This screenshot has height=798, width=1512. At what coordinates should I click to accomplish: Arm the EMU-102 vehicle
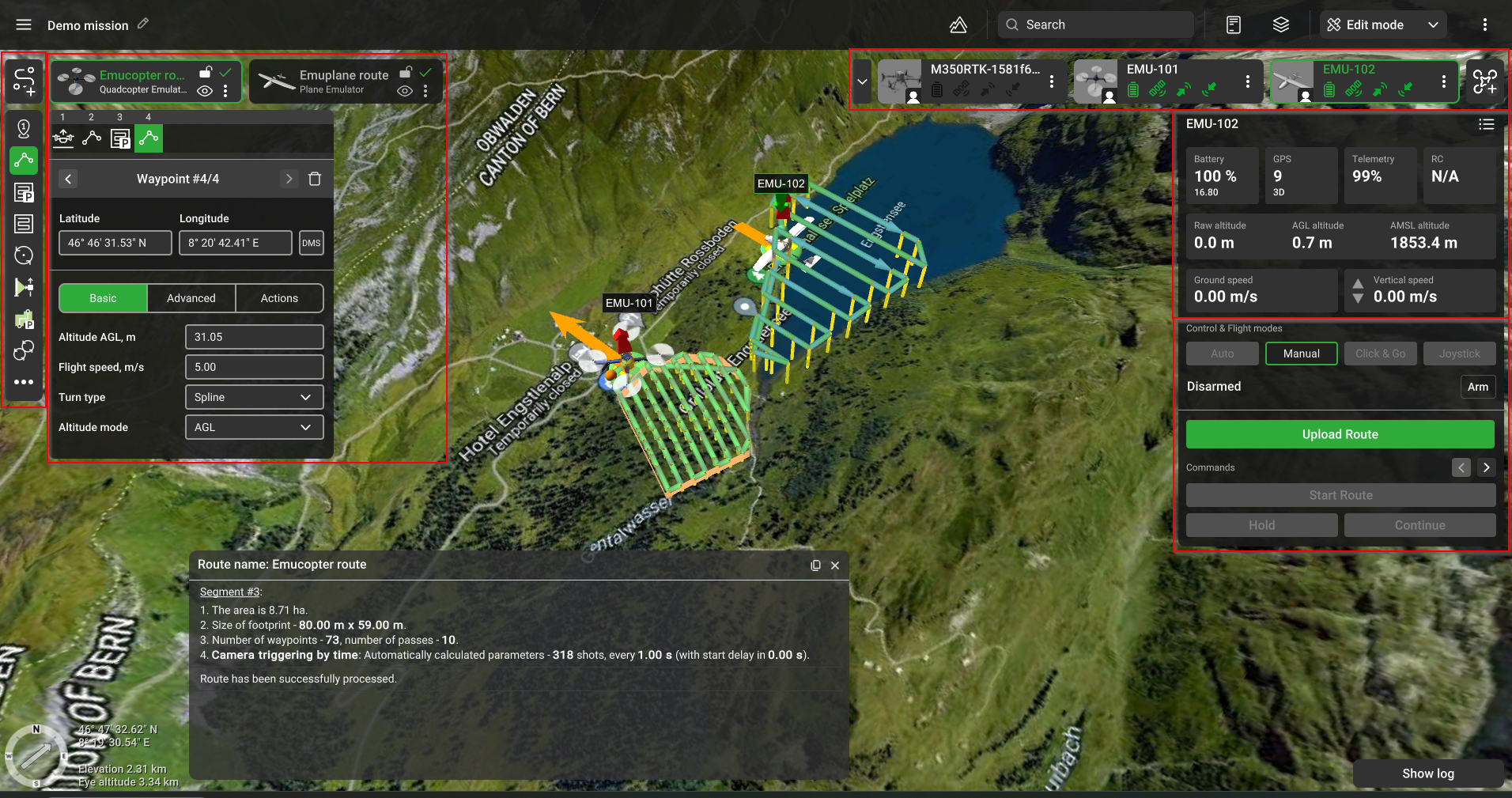pyautogui.click(x=1477, y=387)
